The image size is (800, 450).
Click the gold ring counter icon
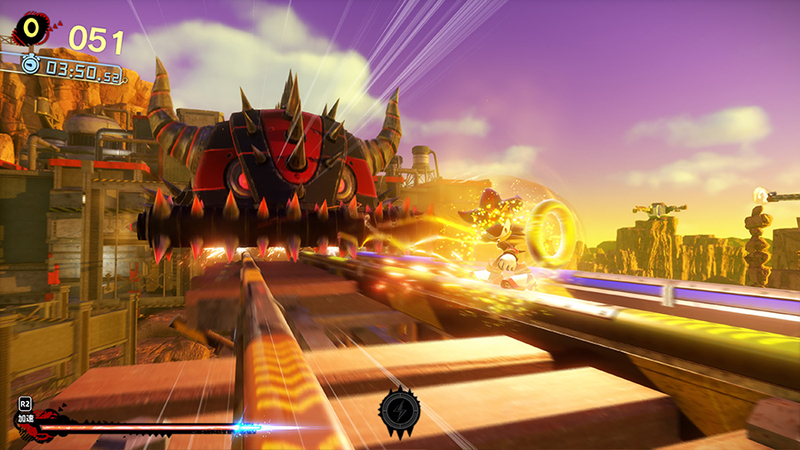click(x=34, y=29)
